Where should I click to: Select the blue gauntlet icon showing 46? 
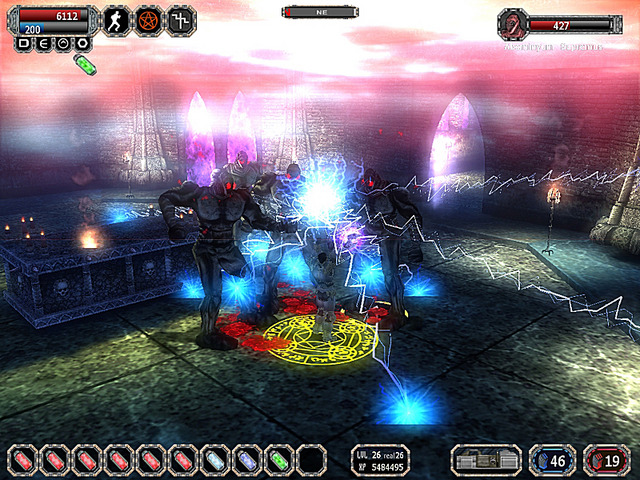(552, 460)
